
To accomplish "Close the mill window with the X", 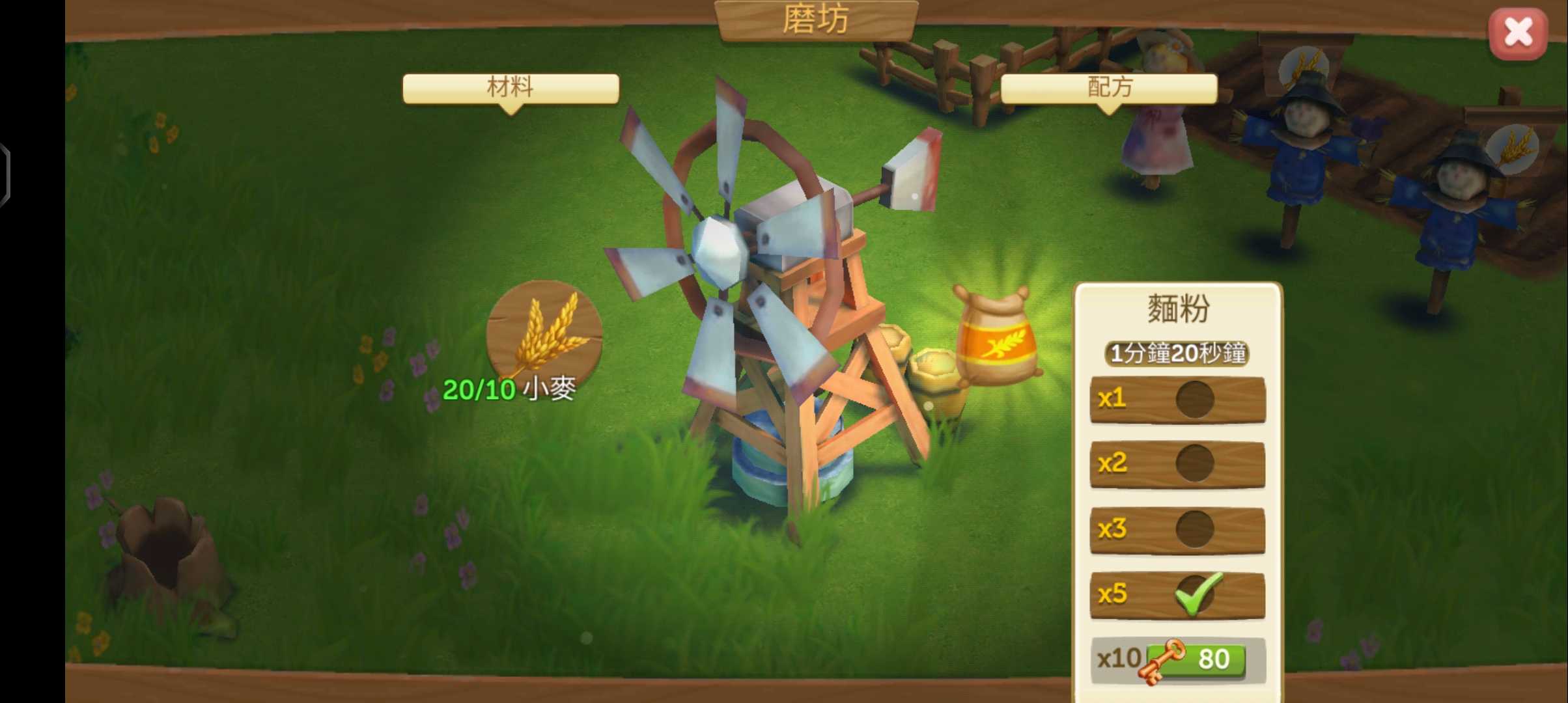I will (1519, 32).
